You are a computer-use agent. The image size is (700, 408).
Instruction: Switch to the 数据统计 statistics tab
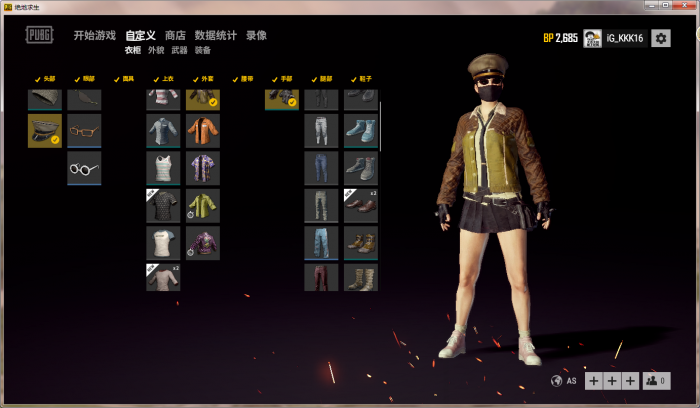coord(216,36)
